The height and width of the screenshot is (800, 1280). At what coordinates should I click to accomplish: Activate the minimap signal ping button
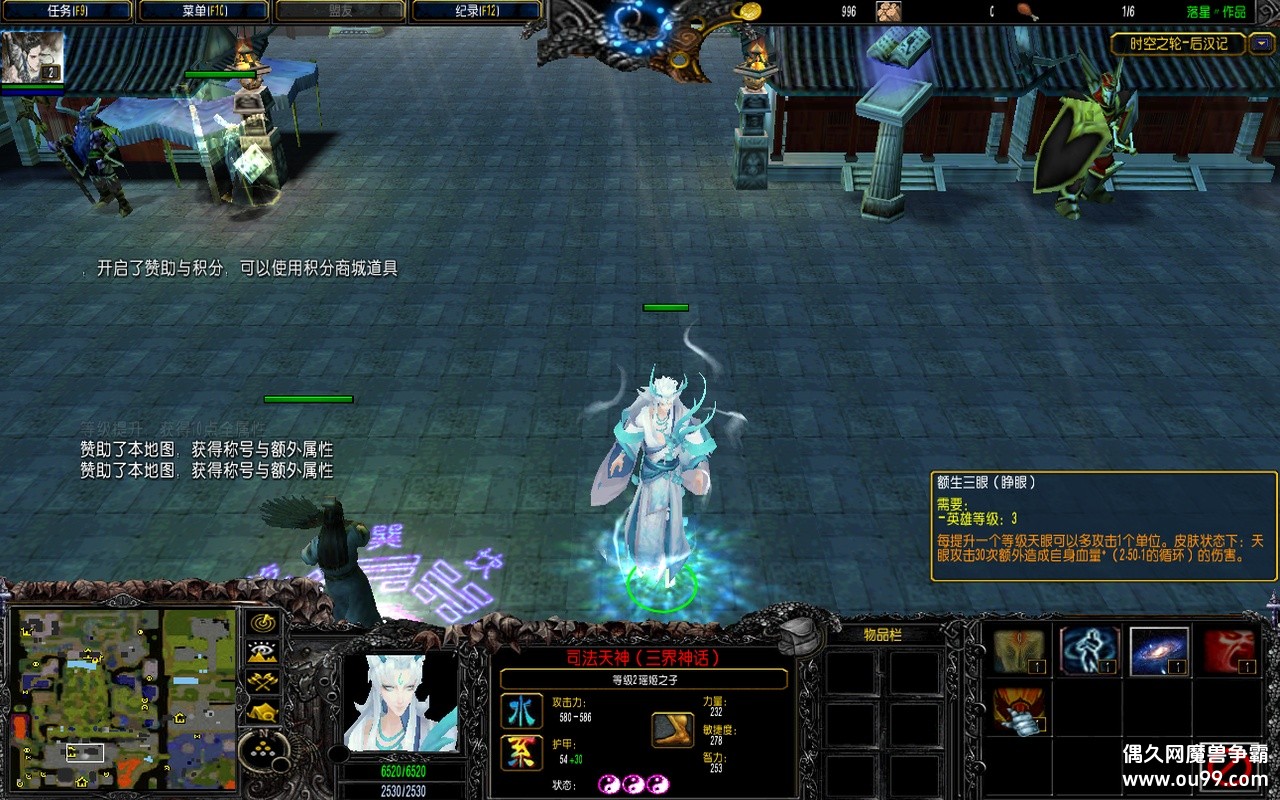[263, 621]
